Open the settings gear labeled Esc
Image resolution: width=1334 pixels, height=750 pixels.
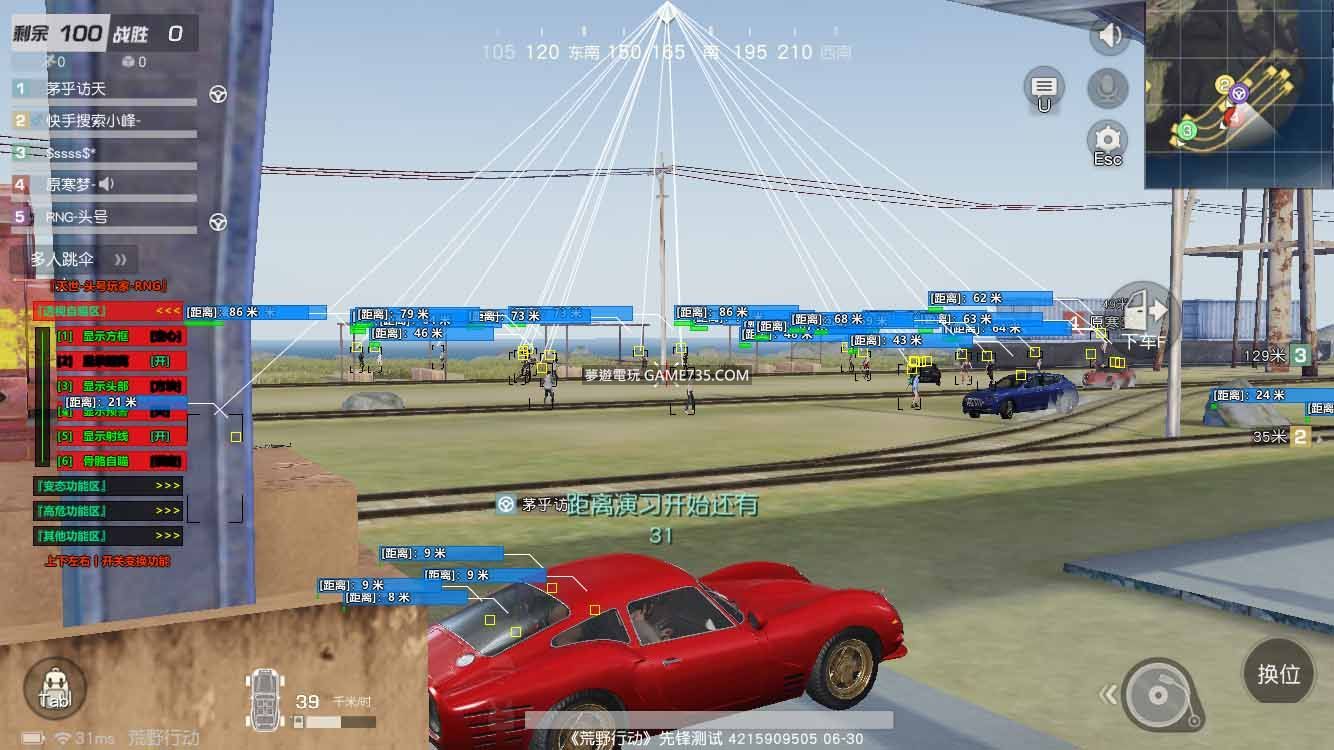pyautogui.click(x=1107, y=142)
